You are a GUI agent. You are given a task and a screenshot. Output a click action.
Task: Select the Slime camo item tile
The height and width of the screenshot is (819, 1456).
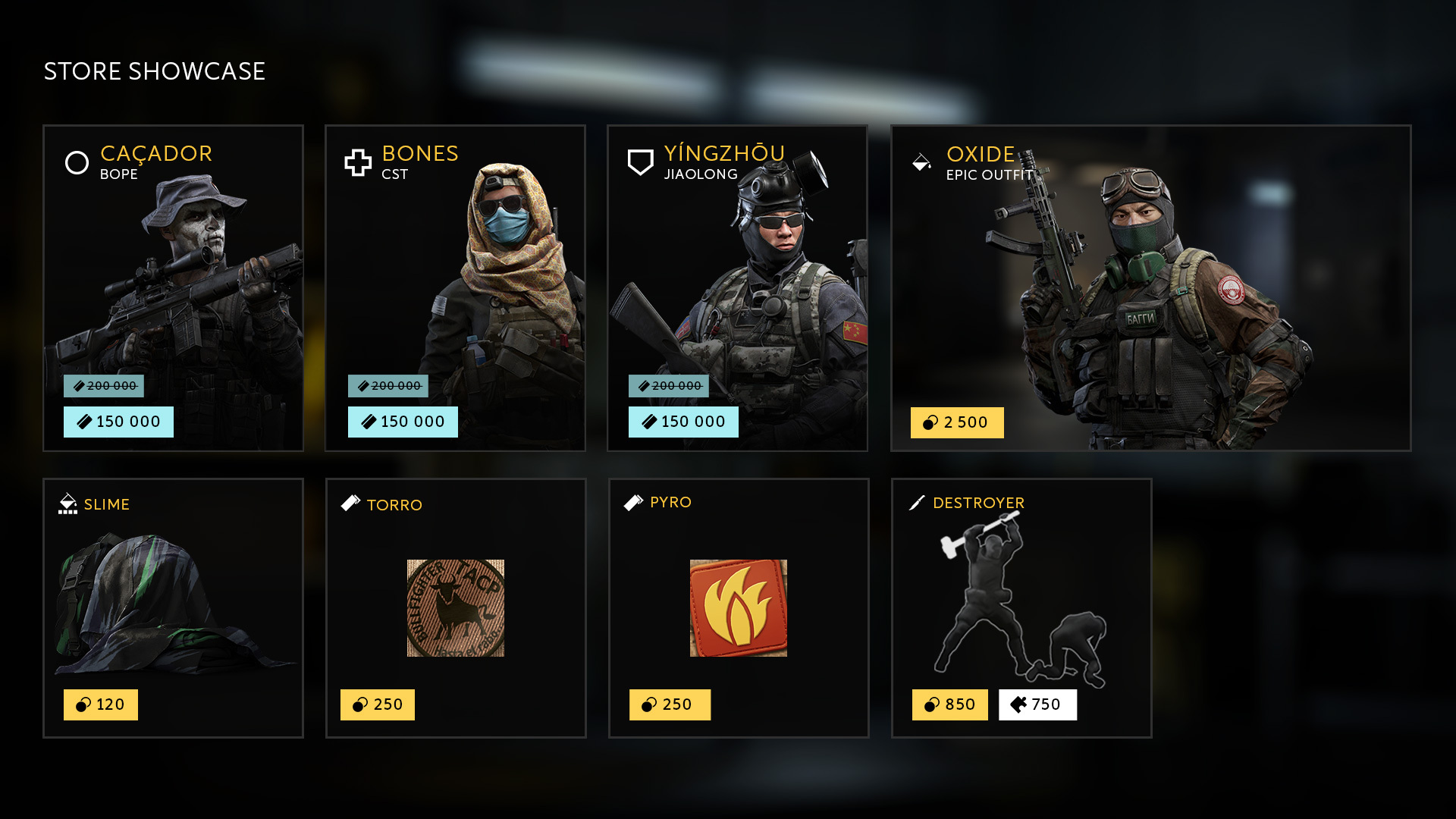pyautogui.click(x=173, y=599)
